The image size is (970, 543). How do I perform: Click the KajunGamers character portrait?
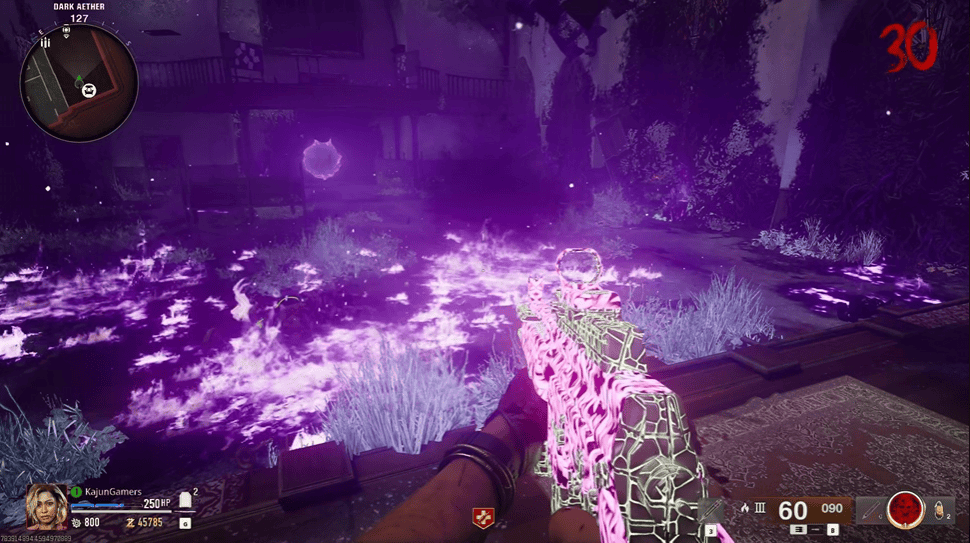coord(46,506)
